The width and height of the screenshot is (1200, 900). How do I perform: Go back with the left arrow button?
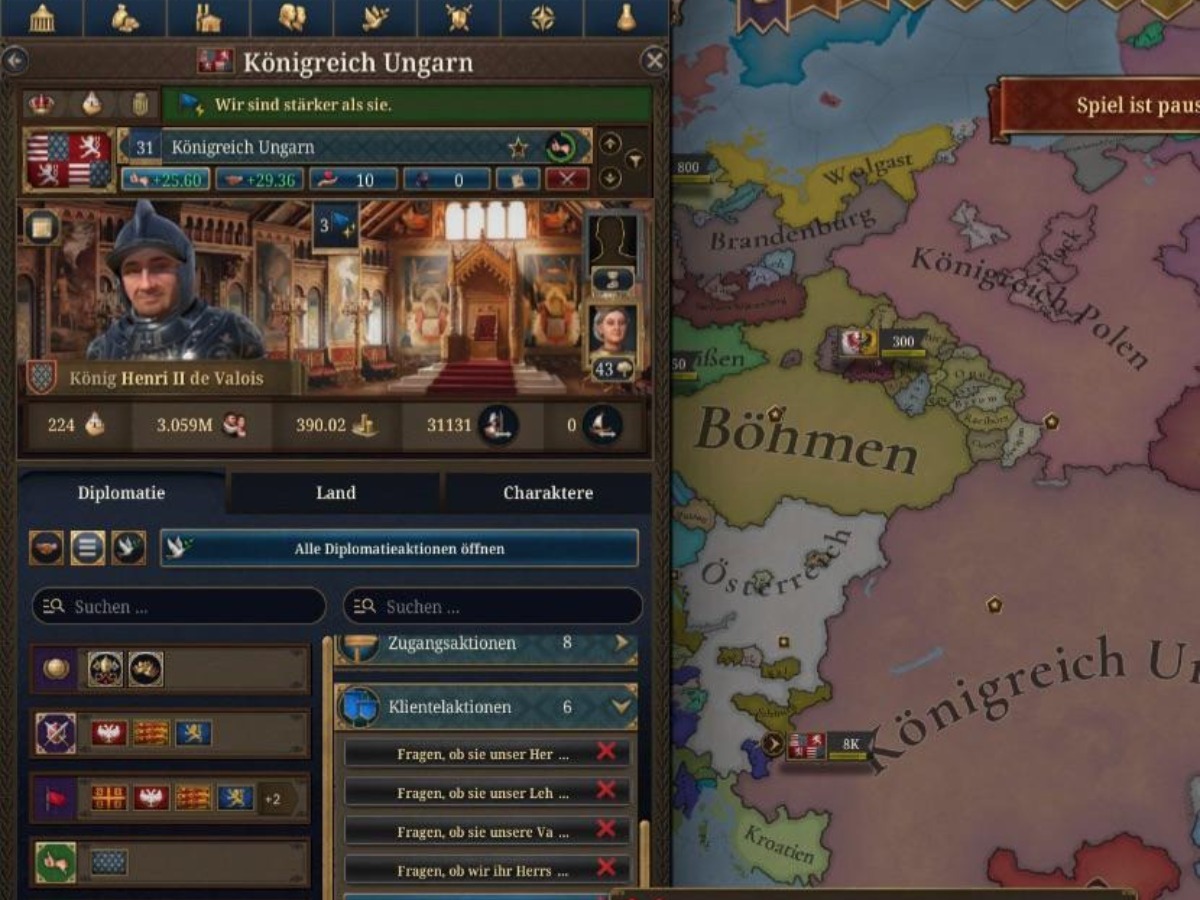pyautogui.click(x=14, y=61)
